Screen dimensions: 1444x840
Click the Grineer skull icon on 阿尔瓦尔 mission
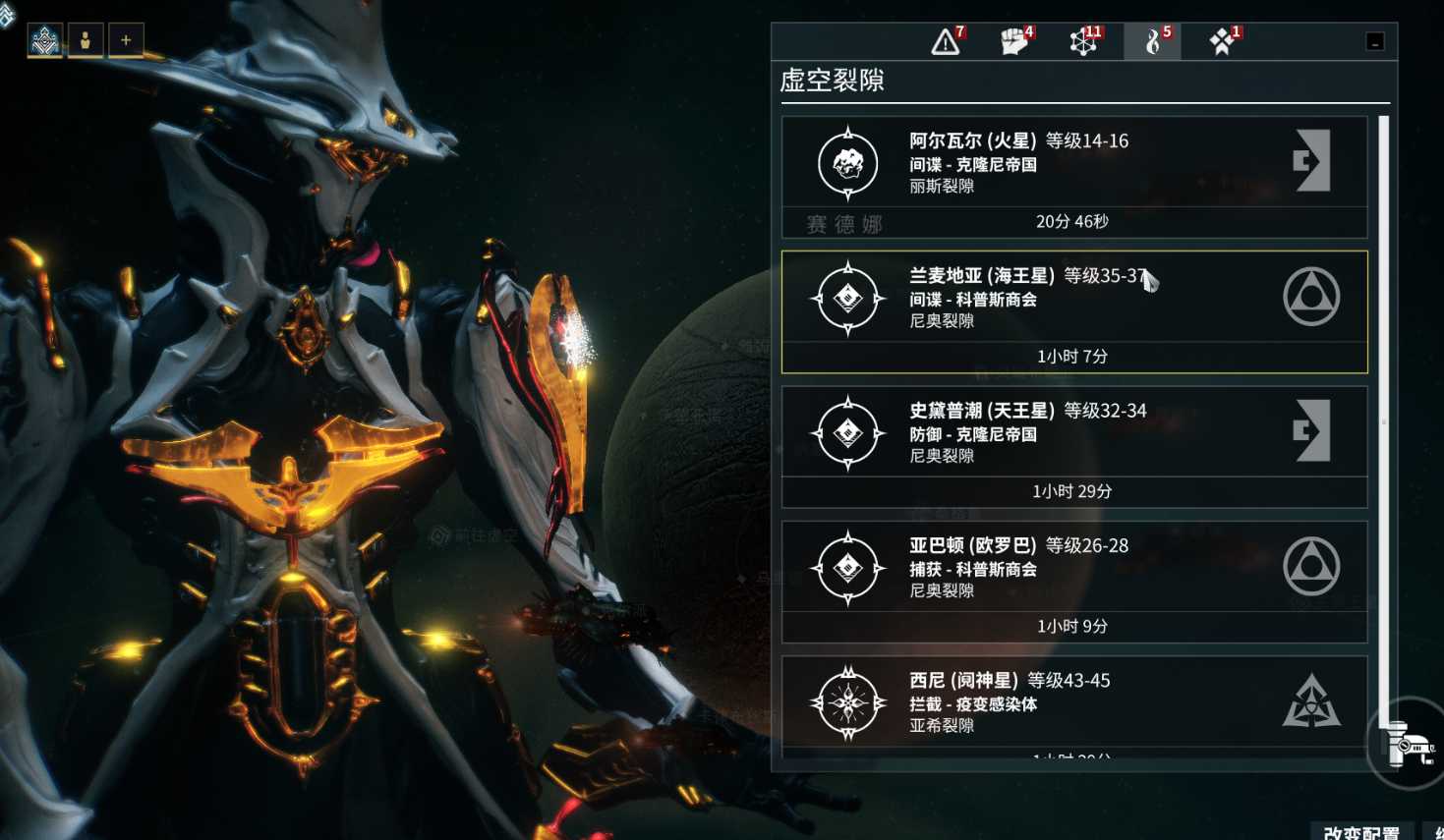click(x=845, y=163)
